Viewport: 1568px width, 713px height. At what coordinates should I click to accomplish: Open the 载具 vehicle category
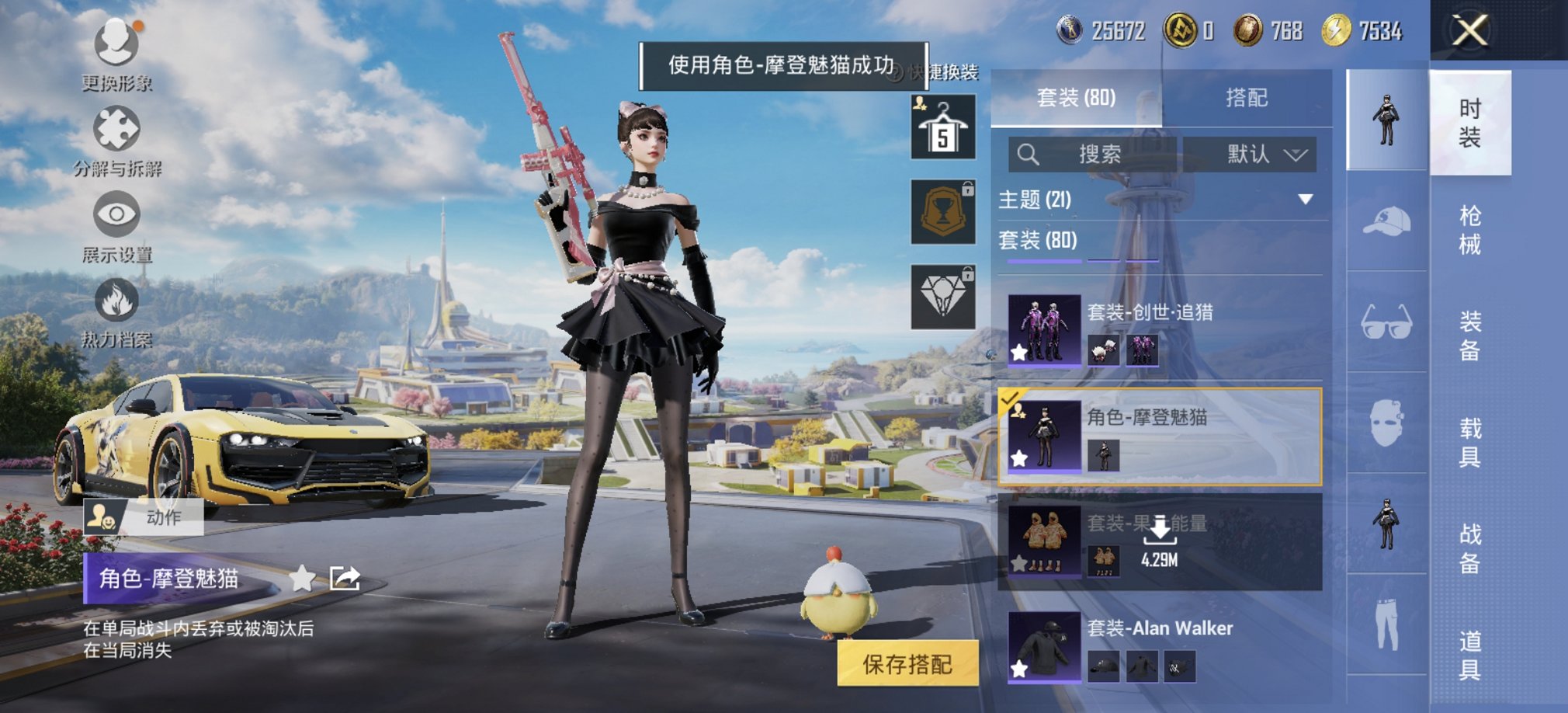pos(1469,442)
